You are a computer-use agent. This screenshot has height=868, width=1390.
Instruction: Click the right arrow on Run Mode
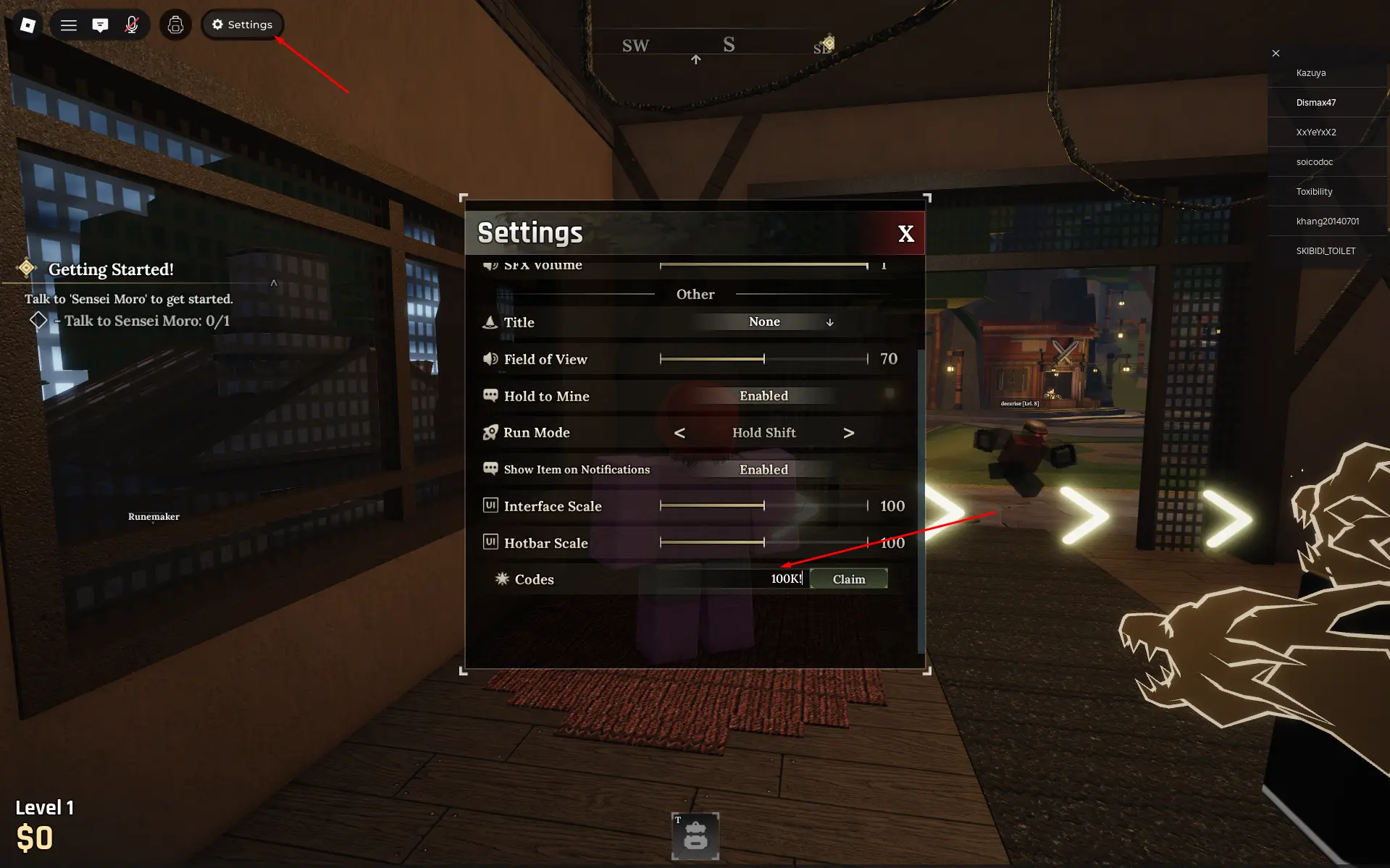coord(848,432)
